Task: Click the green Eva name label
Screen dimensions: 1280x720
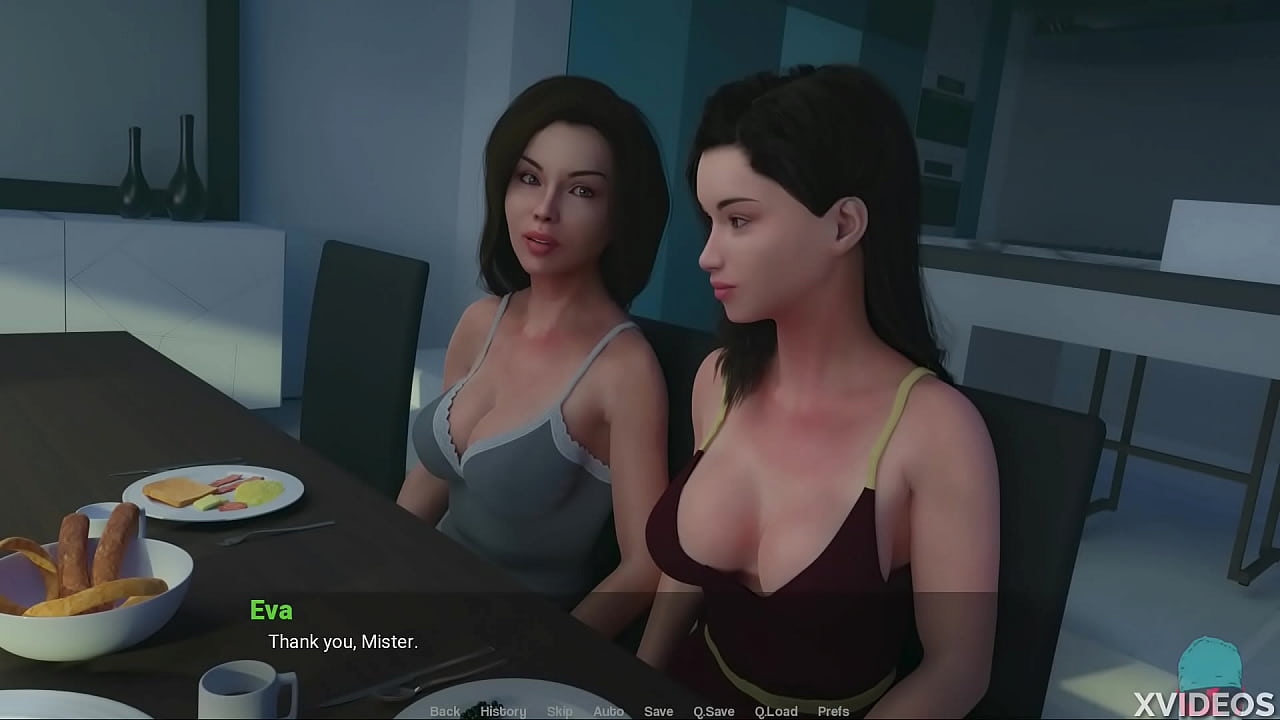Action: (x=272, y=610)
